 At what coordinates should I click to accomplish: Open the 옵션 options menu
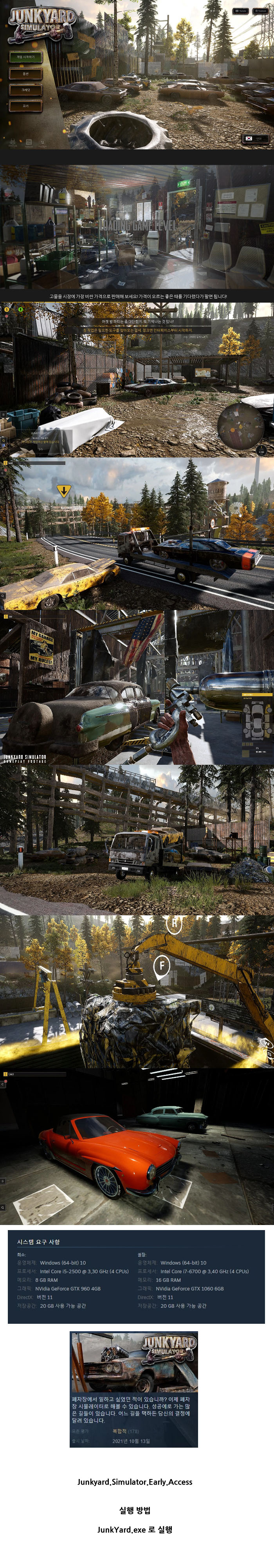tap(25, 74)
